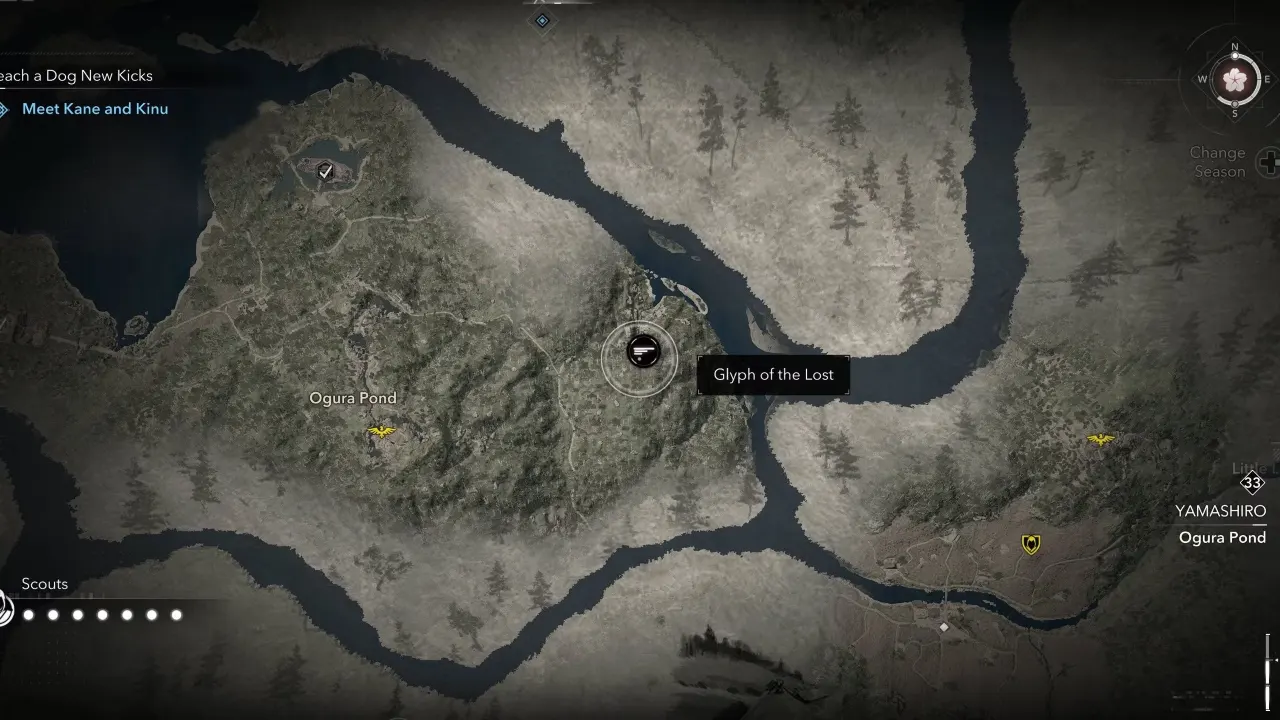Image resolution: width=1280 pixels, height=720 pixels.
Task: Select the Meet Kane and Kinu objective
Action: 95,108
